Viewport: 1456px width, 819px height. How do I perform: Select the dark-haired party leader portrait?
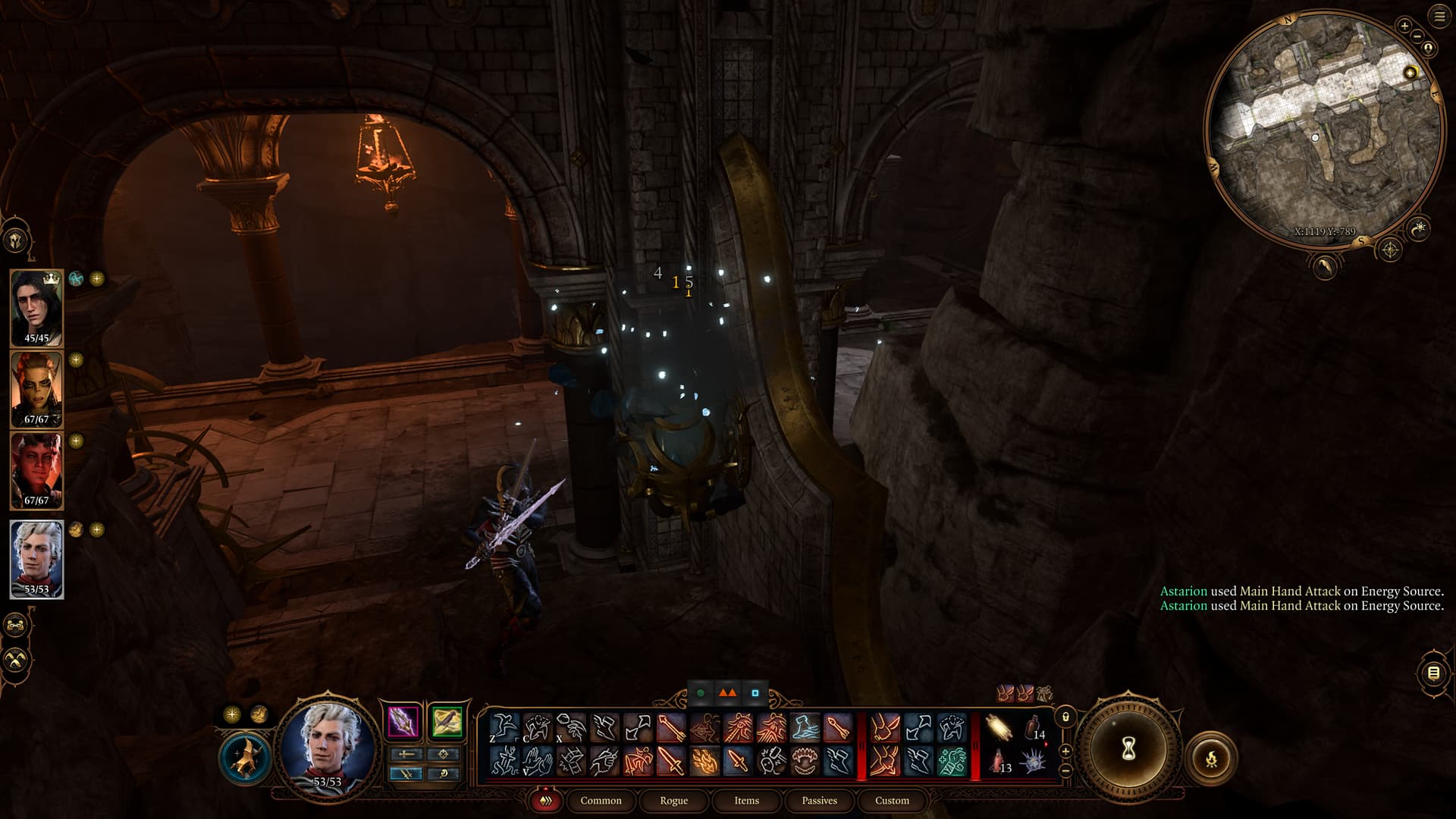click(36, 307)
